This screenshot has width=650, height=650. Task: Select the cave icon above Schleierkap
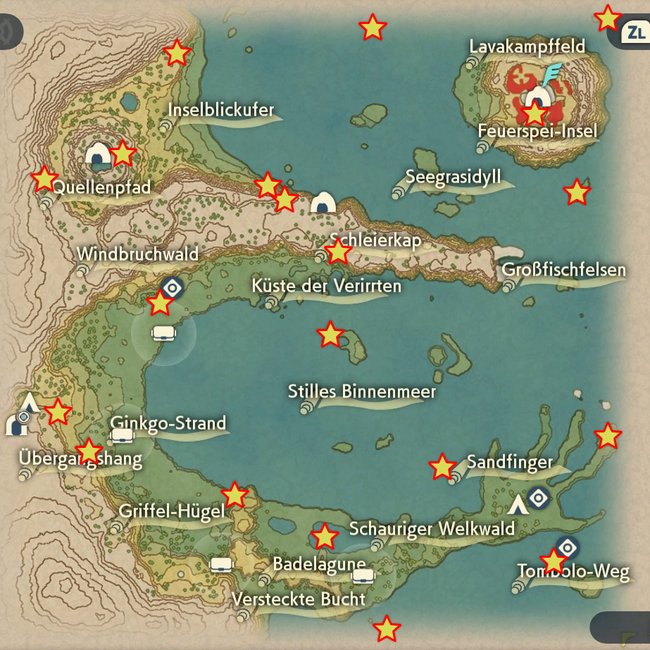322,204
